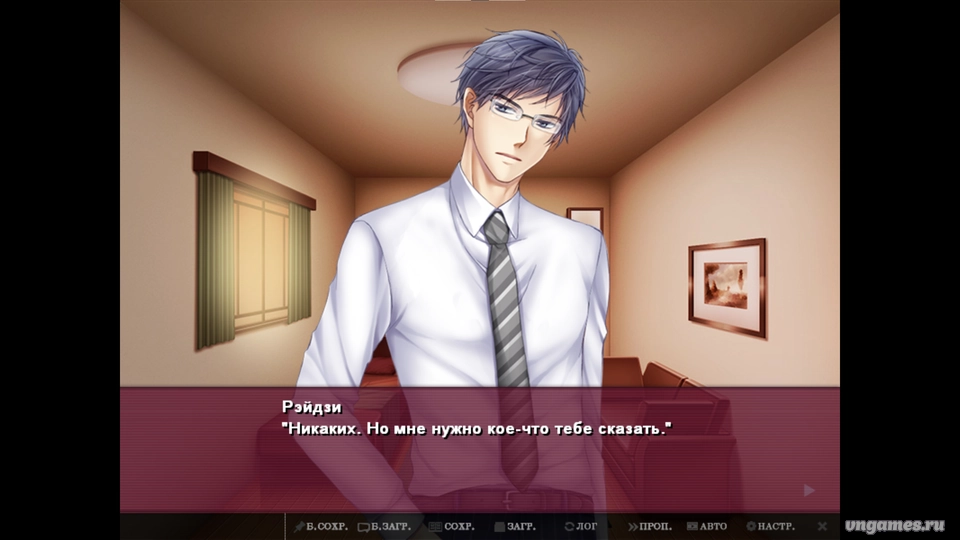Toggle АВТО auto-advance mode
The width and height of the screenshot is (960, 540).
click(707, 526)
